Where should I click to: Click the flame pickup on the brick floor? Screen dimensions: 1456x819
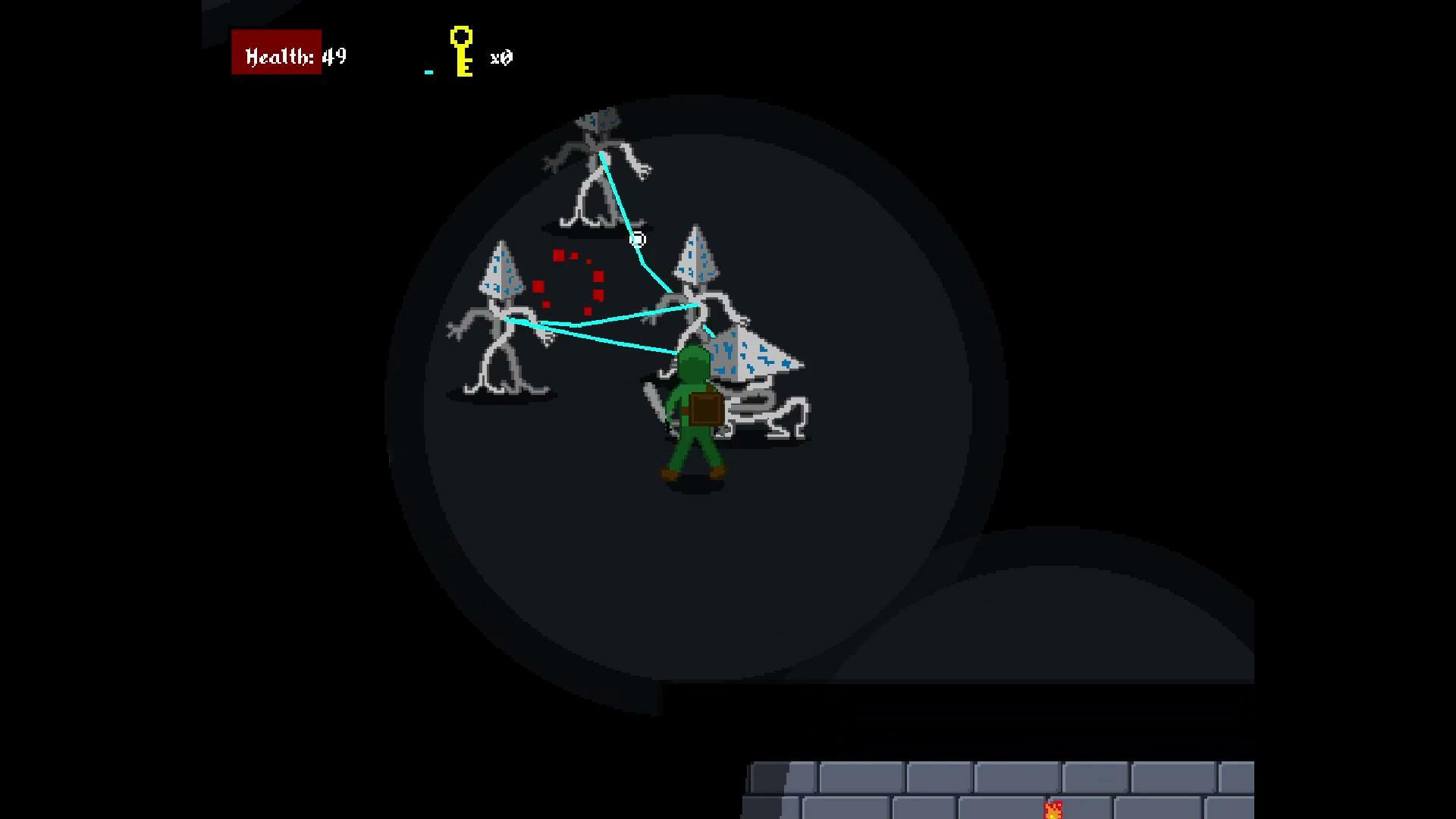point(1053,809)
